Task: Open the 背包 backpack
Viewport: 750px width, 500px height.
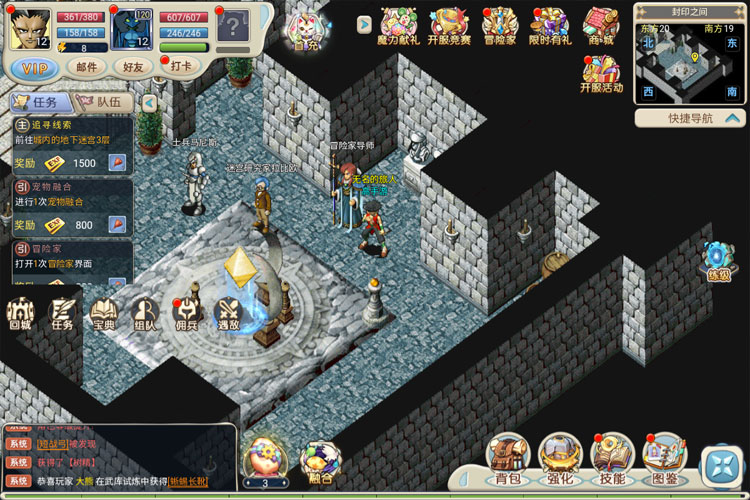Action: [508, 458]
